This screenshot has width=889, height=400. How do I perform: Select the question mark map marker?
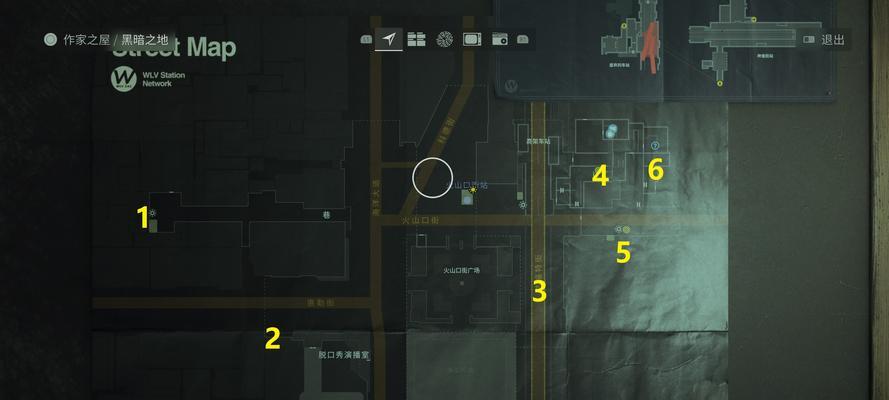click(x=655, y=144)
